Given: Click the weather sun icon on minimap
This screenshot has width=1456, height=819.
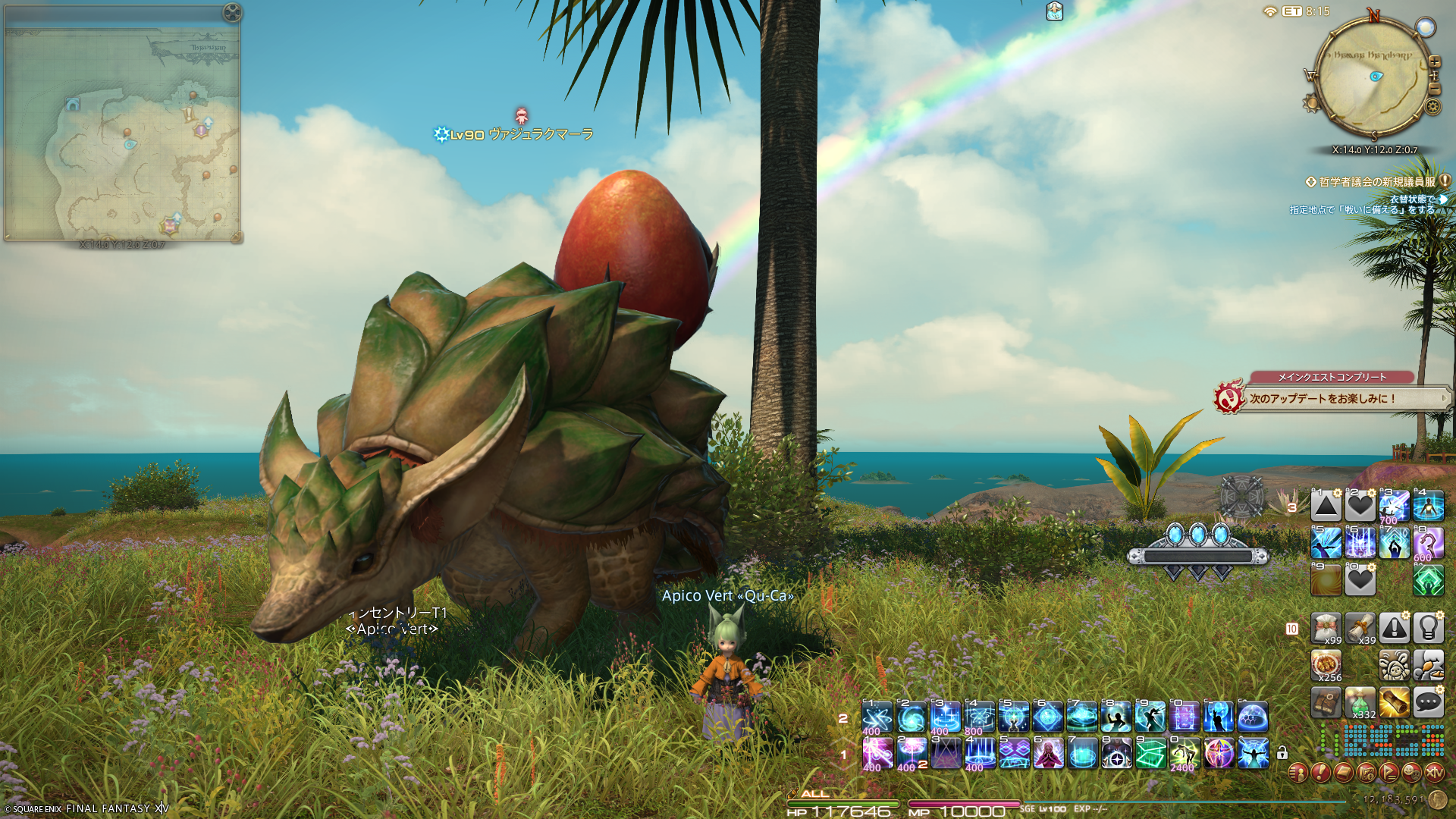Looking at the screenshot, I should click(1311, 103).
